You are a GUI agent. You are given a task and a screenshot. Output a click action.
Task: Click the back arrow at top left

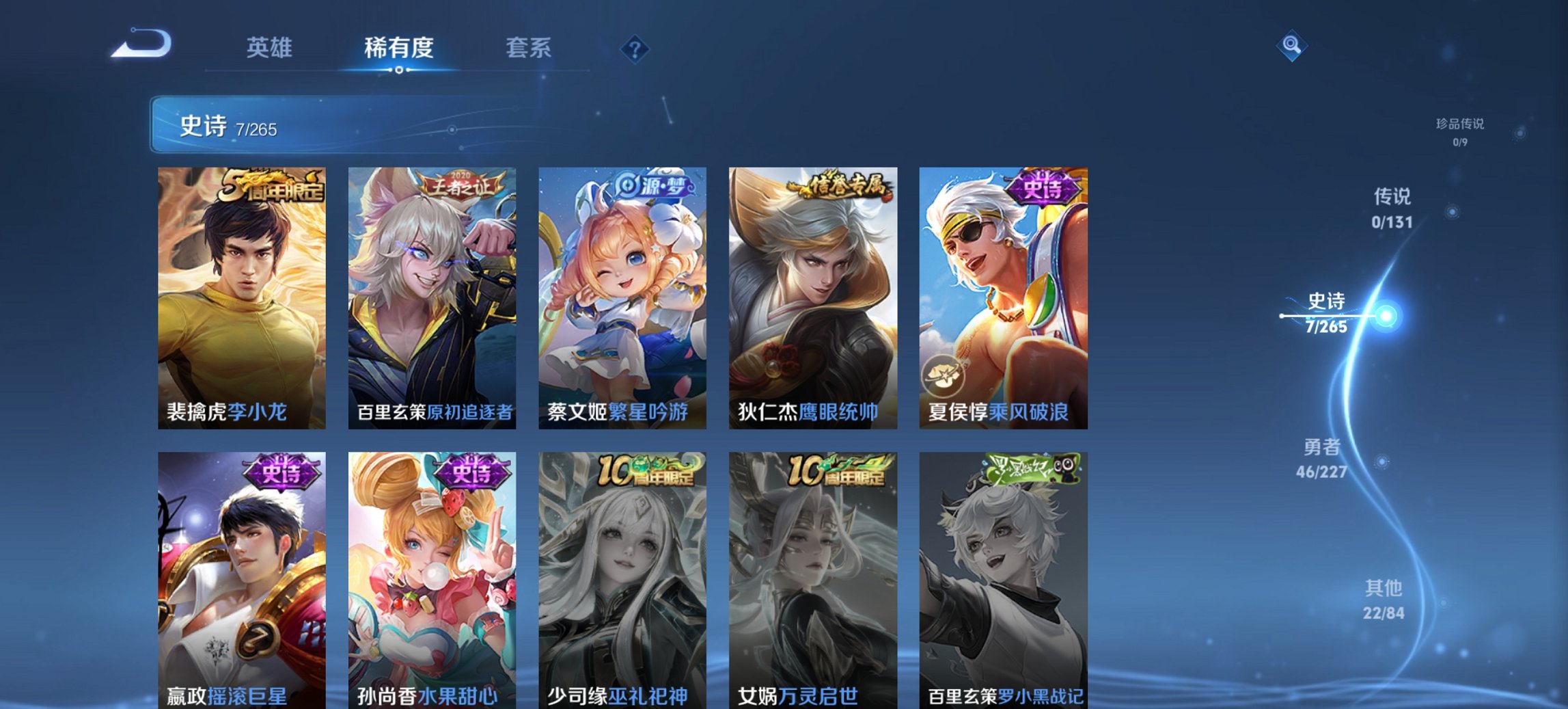[143, 46]
